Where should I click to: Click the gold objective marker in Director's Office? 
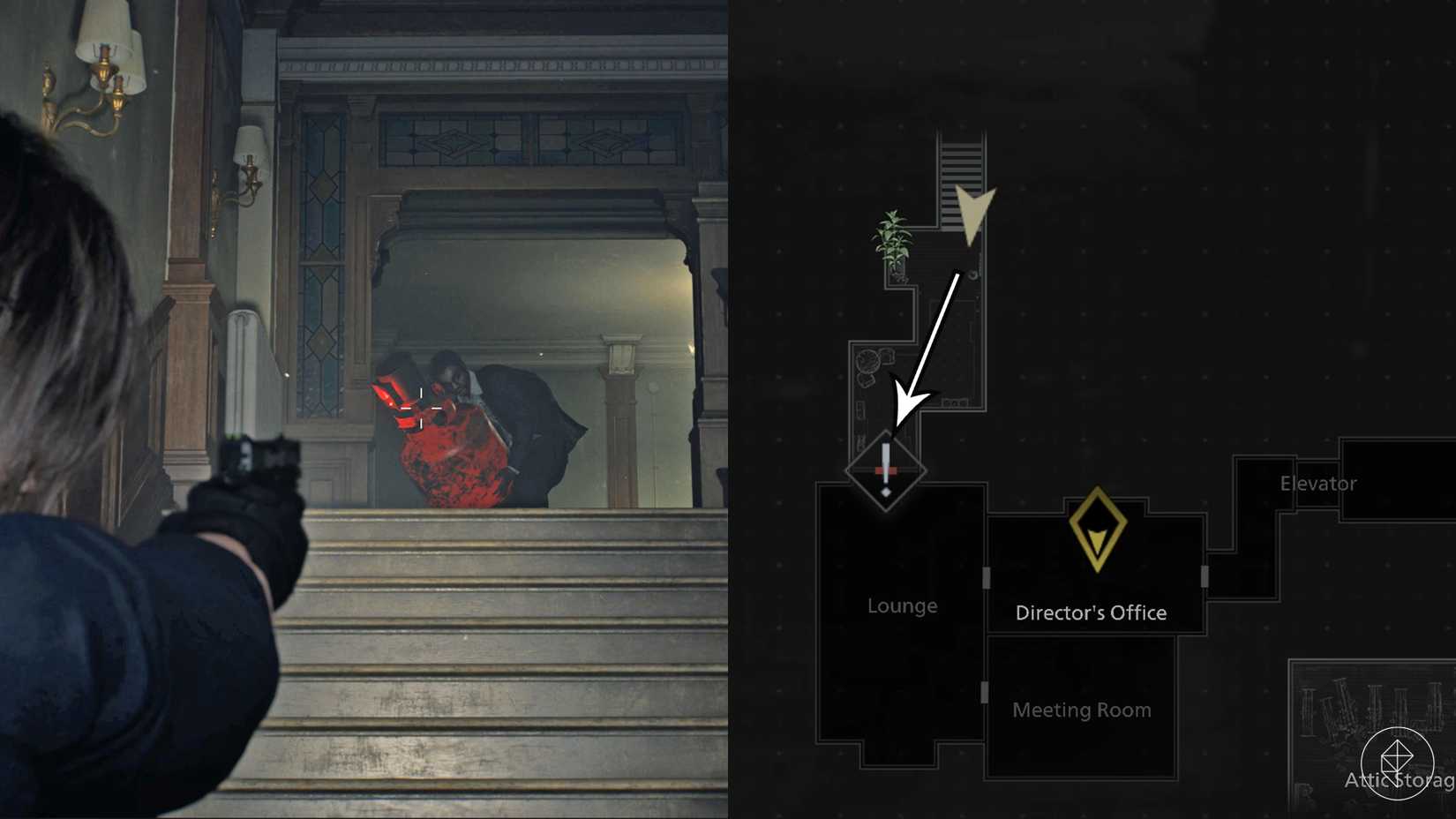pos(1098,530)
